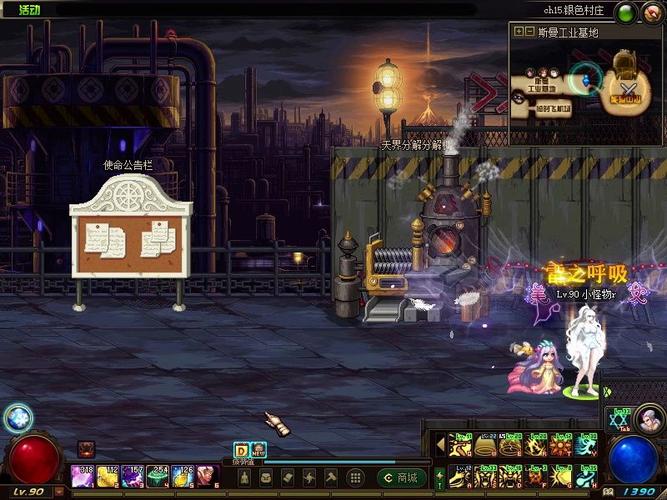Use the pink-haired character item in hotbar
Viewport: 667px width, 500px height.
(x=205, y=474)
